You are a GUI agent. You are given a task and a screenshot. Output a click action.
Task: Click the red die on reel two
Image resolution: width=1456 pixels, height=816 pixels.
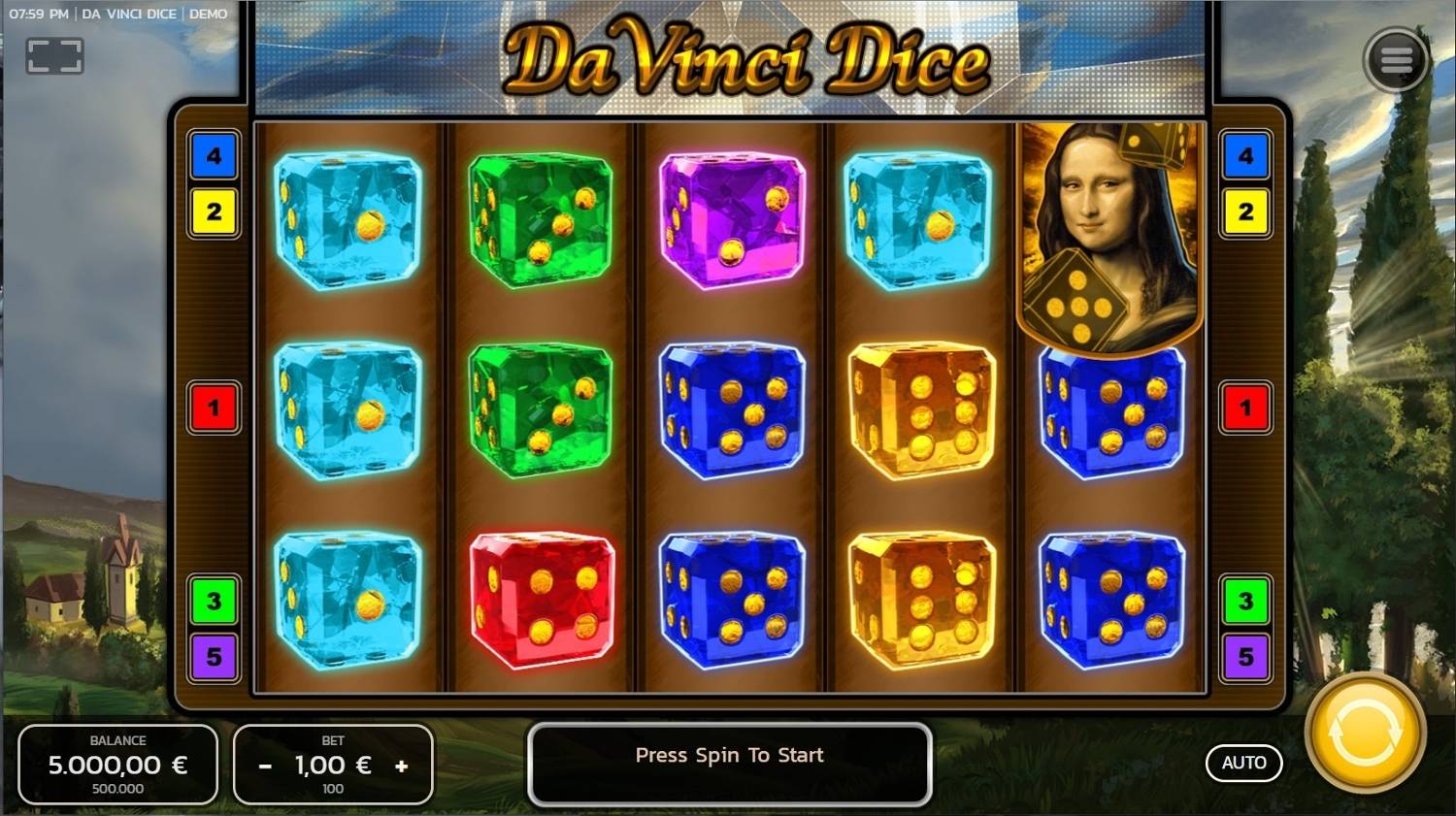541,600
